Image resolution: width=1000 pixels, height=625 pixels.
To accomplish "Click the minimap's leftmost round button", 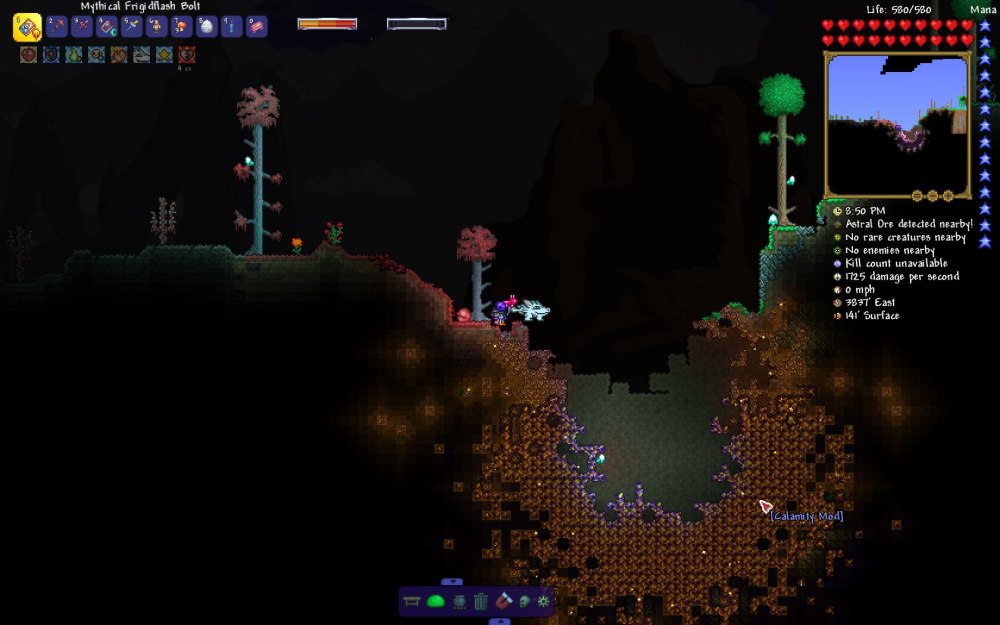I will pyautogui.click(x=916, y=195).
